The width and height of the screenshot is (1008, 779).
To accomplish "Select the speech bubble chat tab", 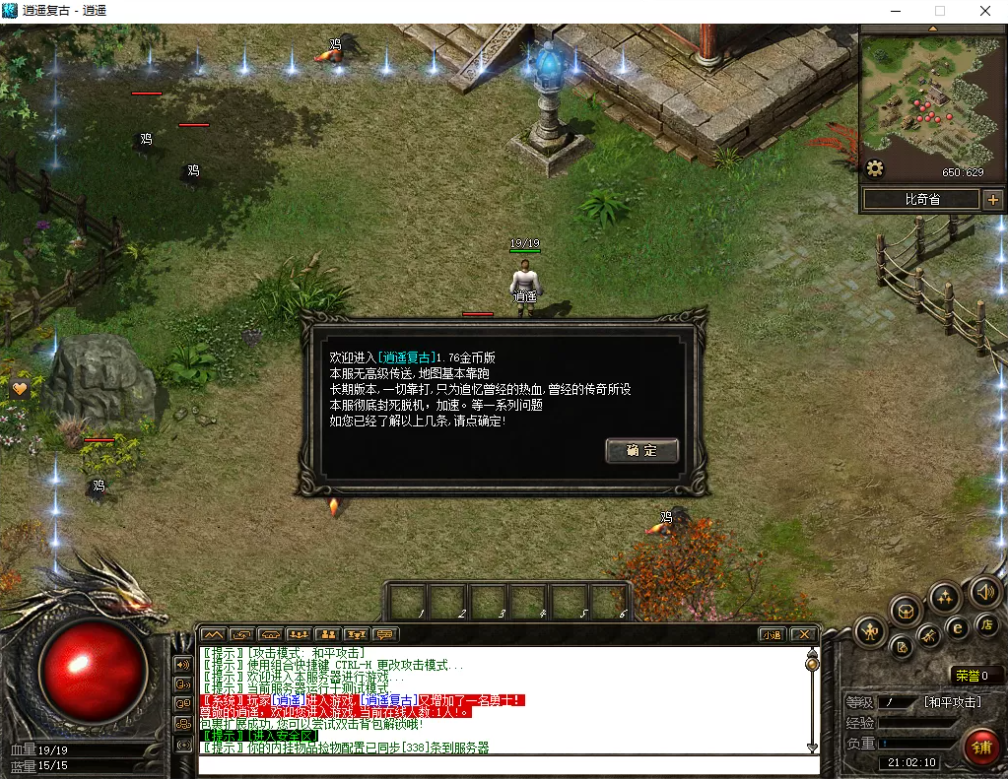I will (x=384, y=634).
